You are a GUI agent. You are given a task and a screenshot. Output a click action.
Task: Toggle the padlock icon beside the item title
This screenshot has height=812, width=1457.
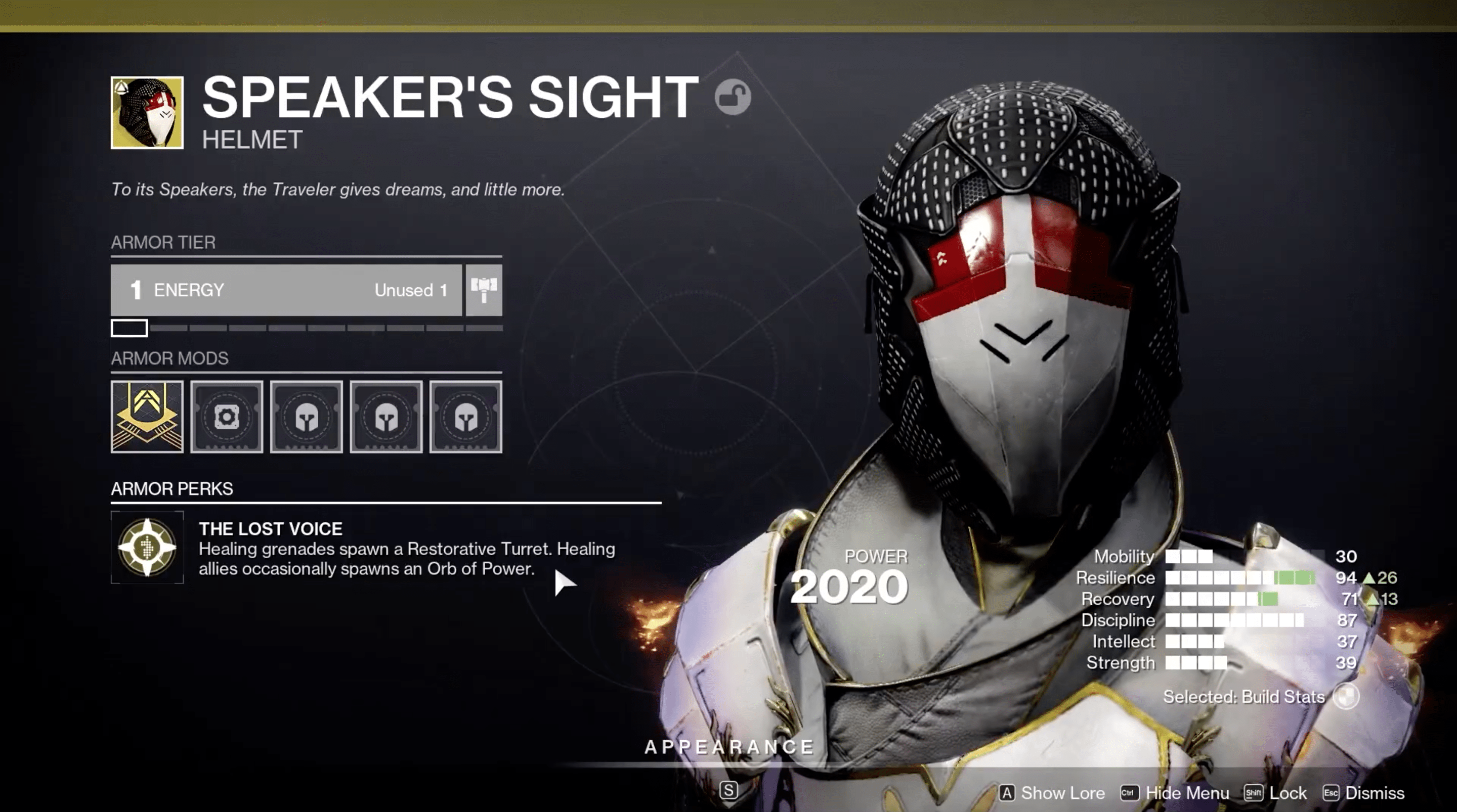coord(733,97)
